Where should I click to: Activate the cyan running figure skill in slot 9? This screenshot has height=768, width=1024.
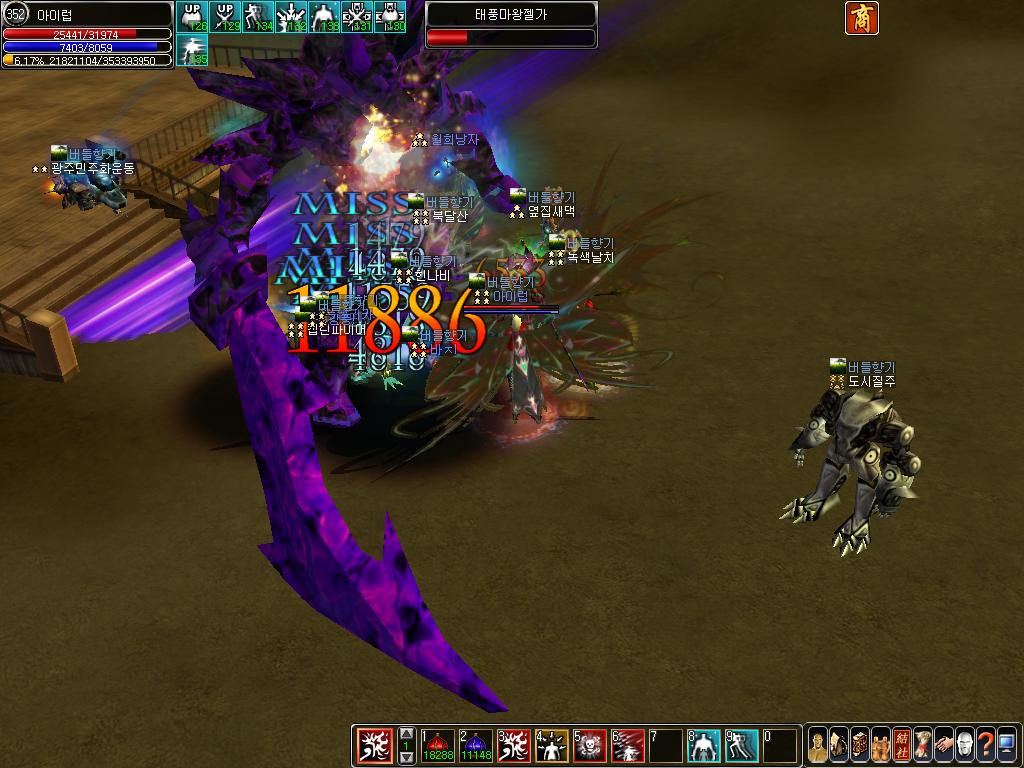(x=742, y=746)
